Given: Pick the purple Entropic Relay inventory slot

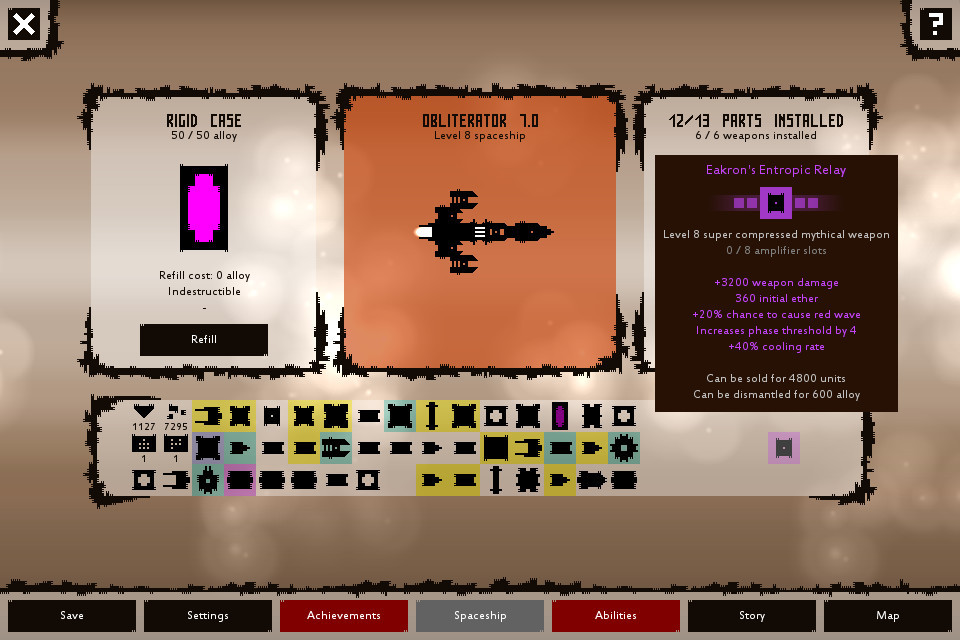Looking at the screenshot, I should pos(784,448).
